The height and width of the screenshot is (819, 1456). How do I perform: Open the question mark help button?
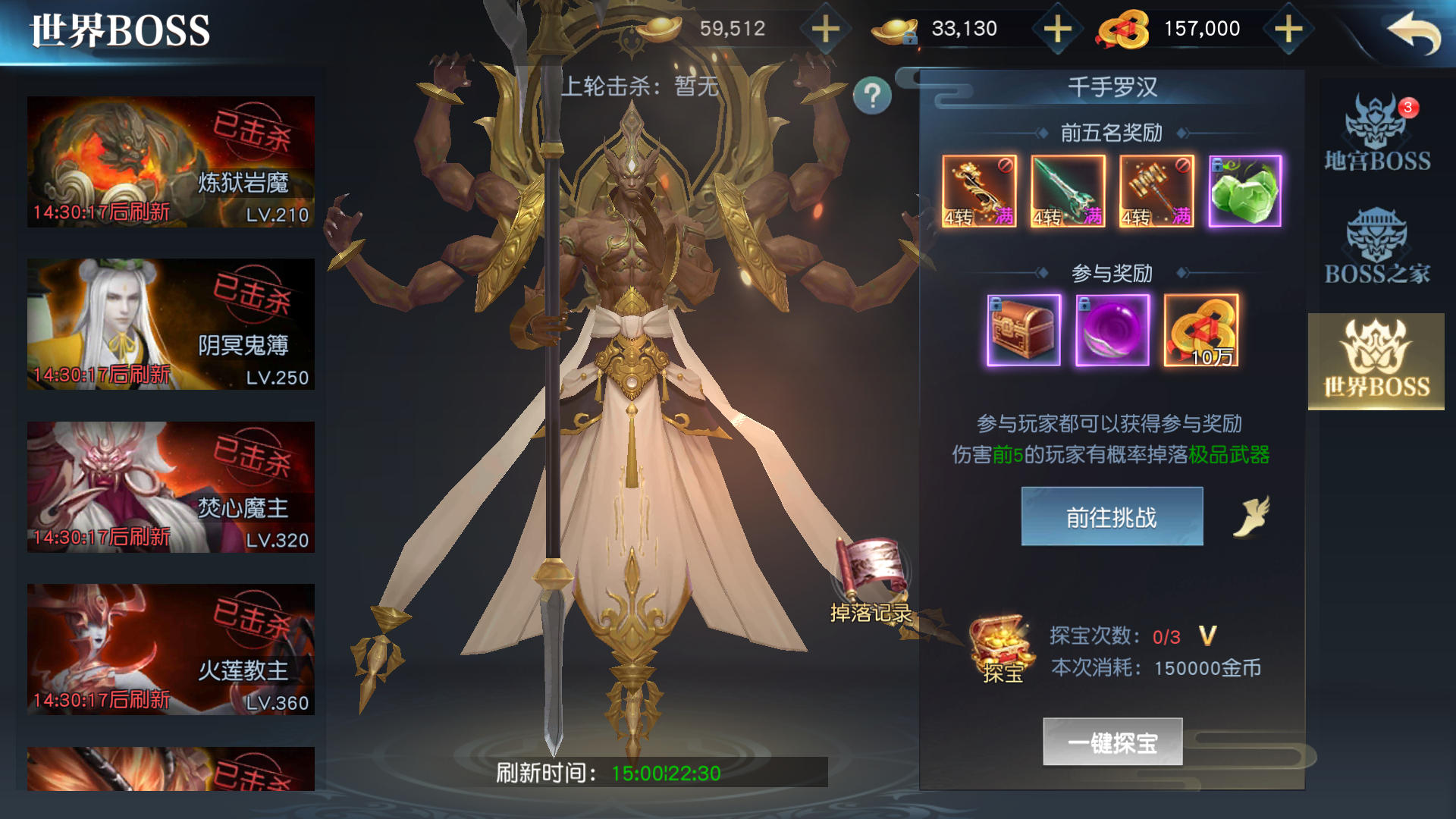(872, 96)
